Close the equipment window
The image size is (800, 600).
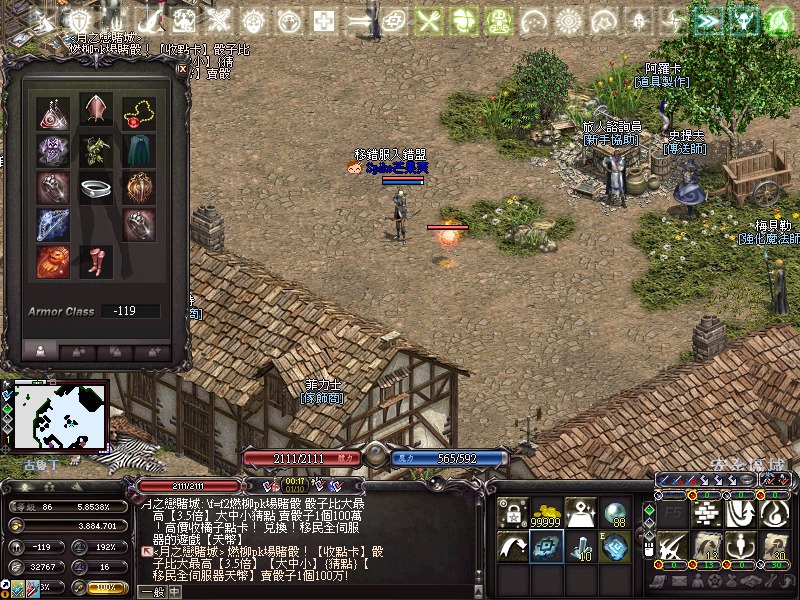click(x=181, y=69)
